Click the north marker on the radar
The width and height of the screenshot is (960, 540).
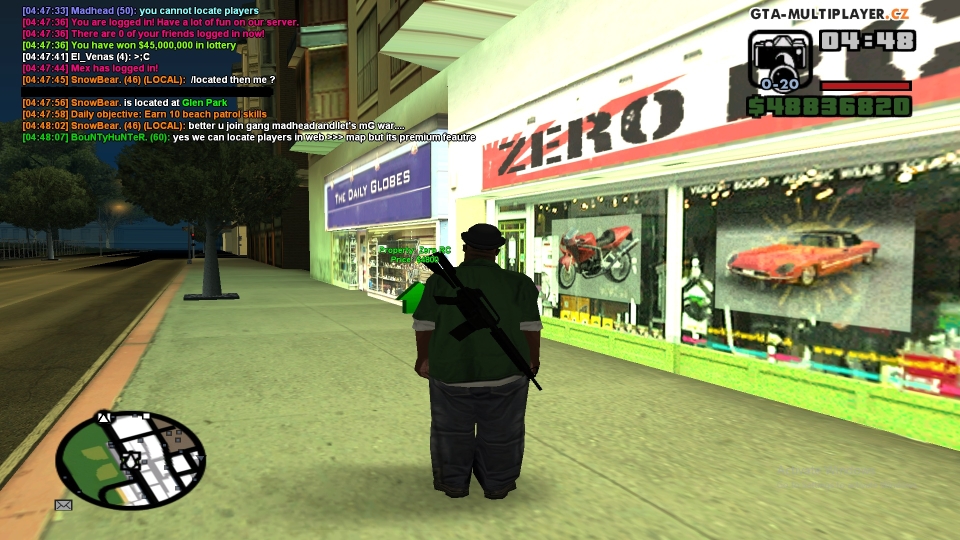coord(103,416)
